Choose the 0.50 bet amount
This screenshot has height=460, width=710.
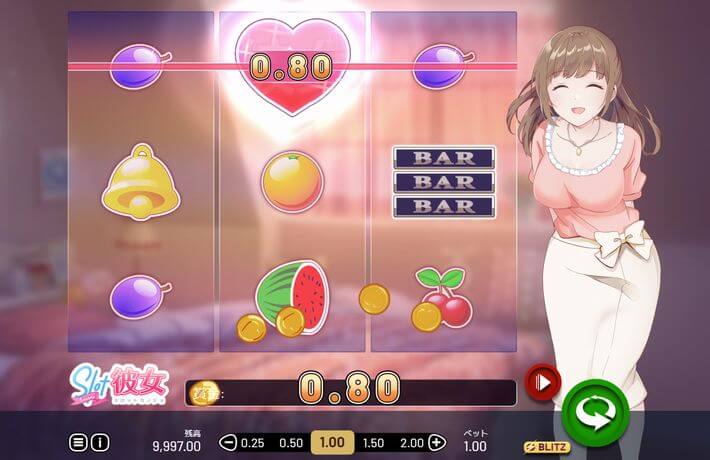(291, 442)
